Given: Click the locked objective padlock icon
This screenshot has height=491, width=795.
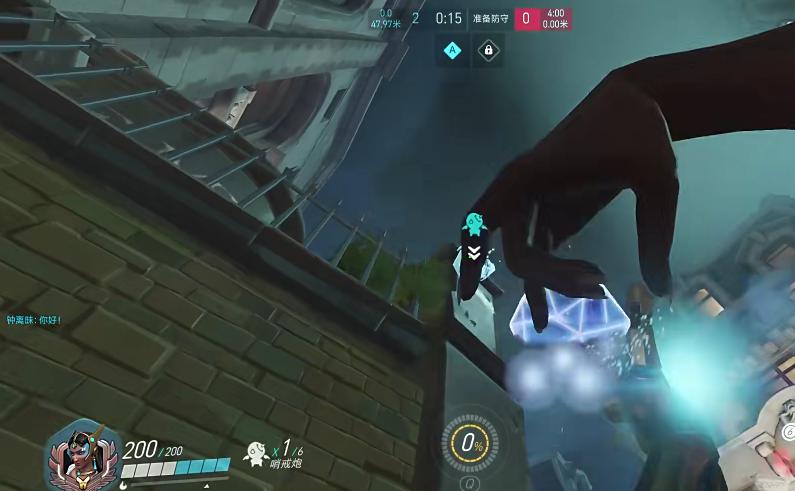Looking at the screenshot, I should coord(488,50).
